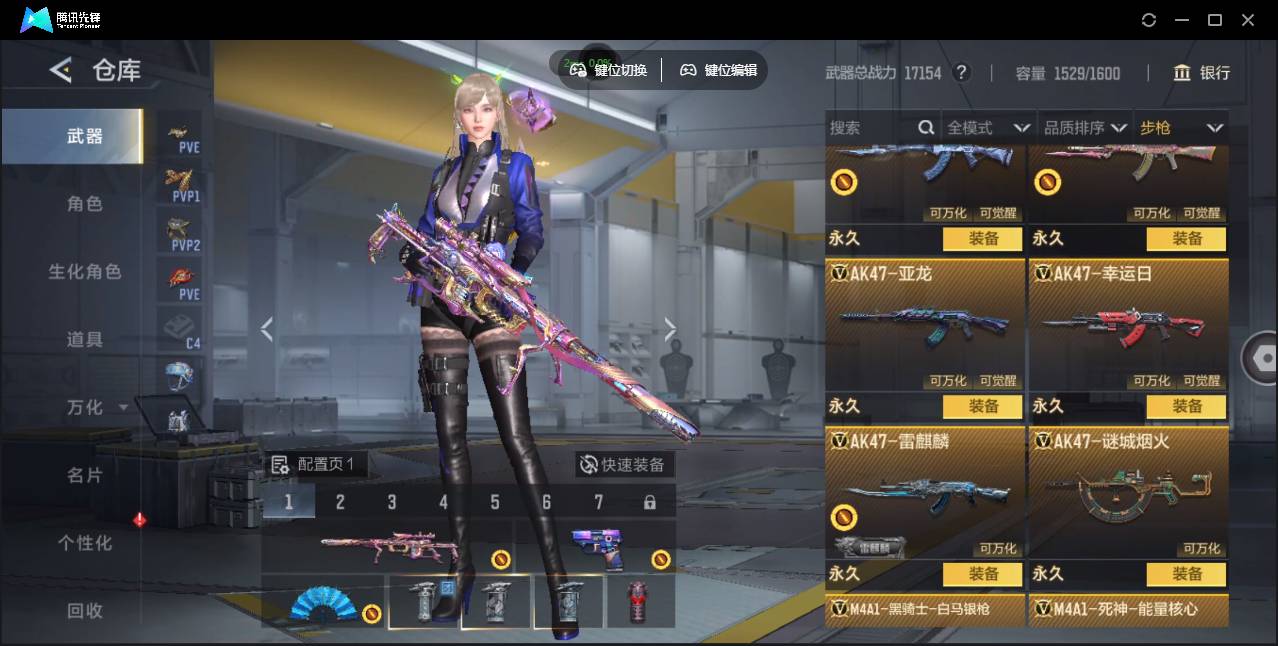This screenshot has width=1278, height=646.
Task: Equip the AK47-亚龙 rifle
Action: (x=983, y=406)
